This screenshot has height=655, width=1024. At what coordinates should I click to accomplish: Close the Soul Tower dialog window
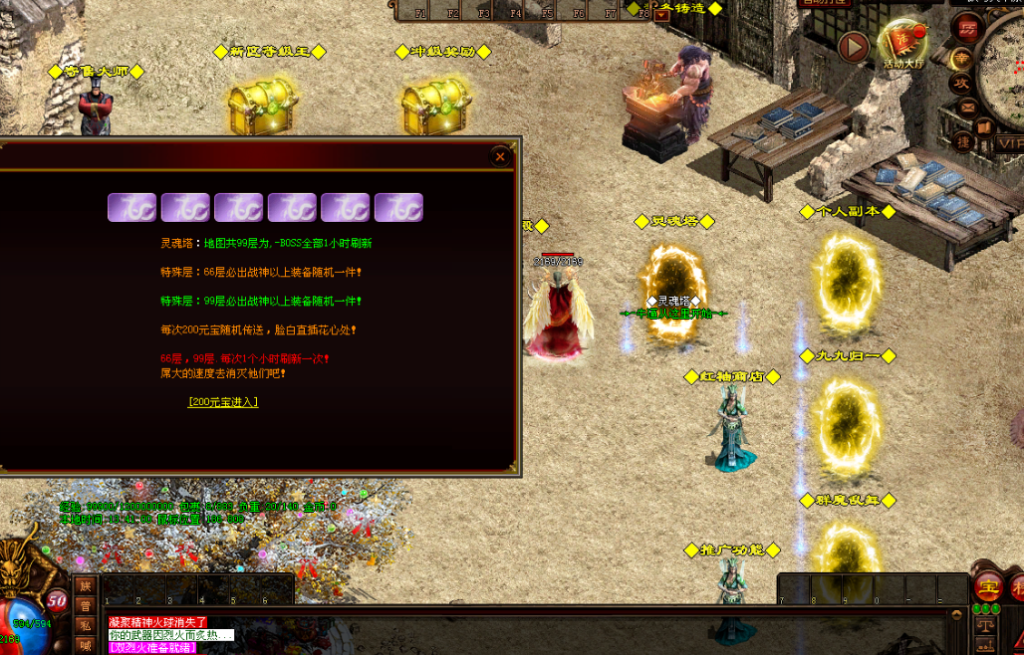click(500, 157)
